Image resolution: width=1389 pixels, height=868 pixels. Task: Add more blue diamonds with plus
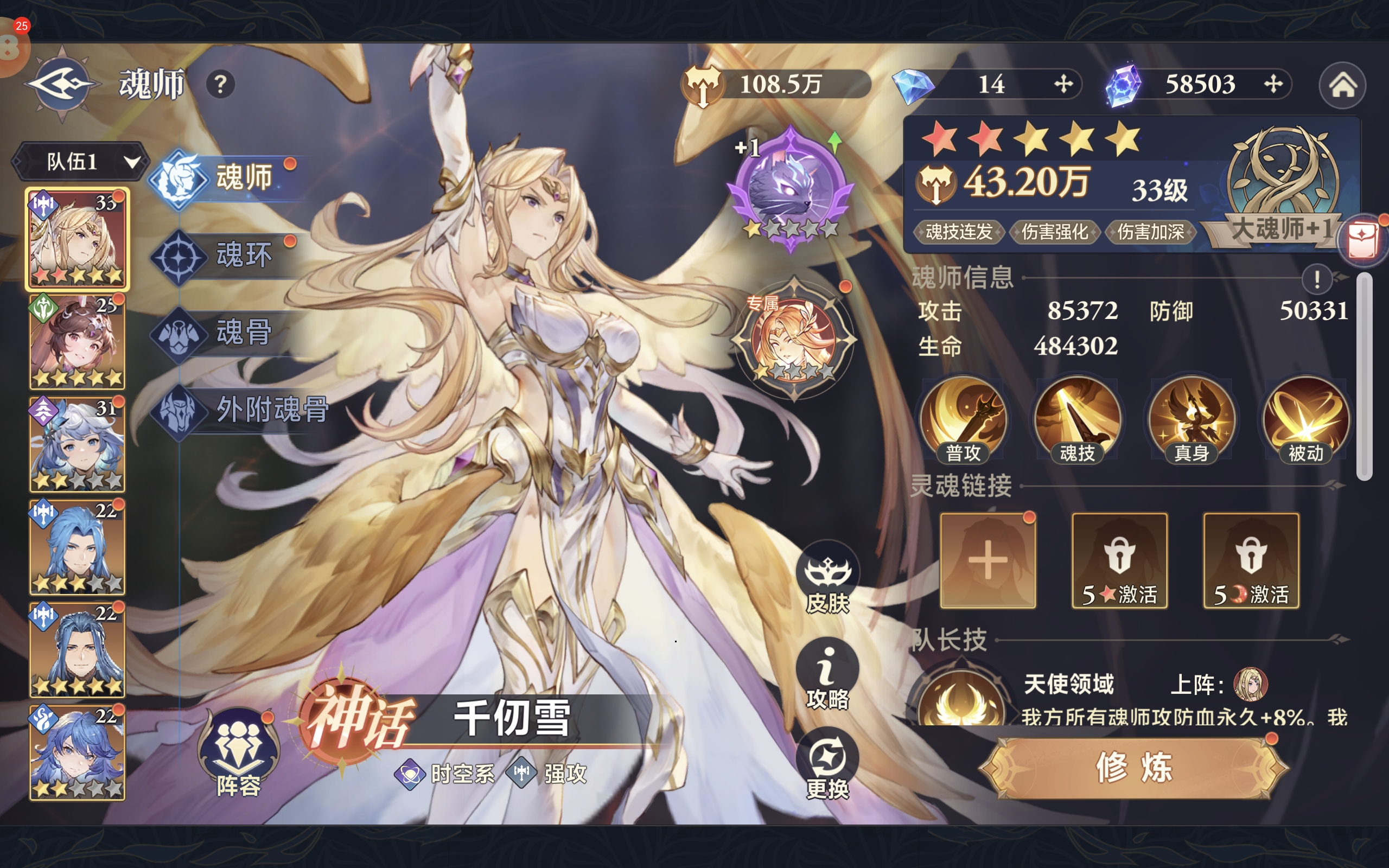point(1063,85)
